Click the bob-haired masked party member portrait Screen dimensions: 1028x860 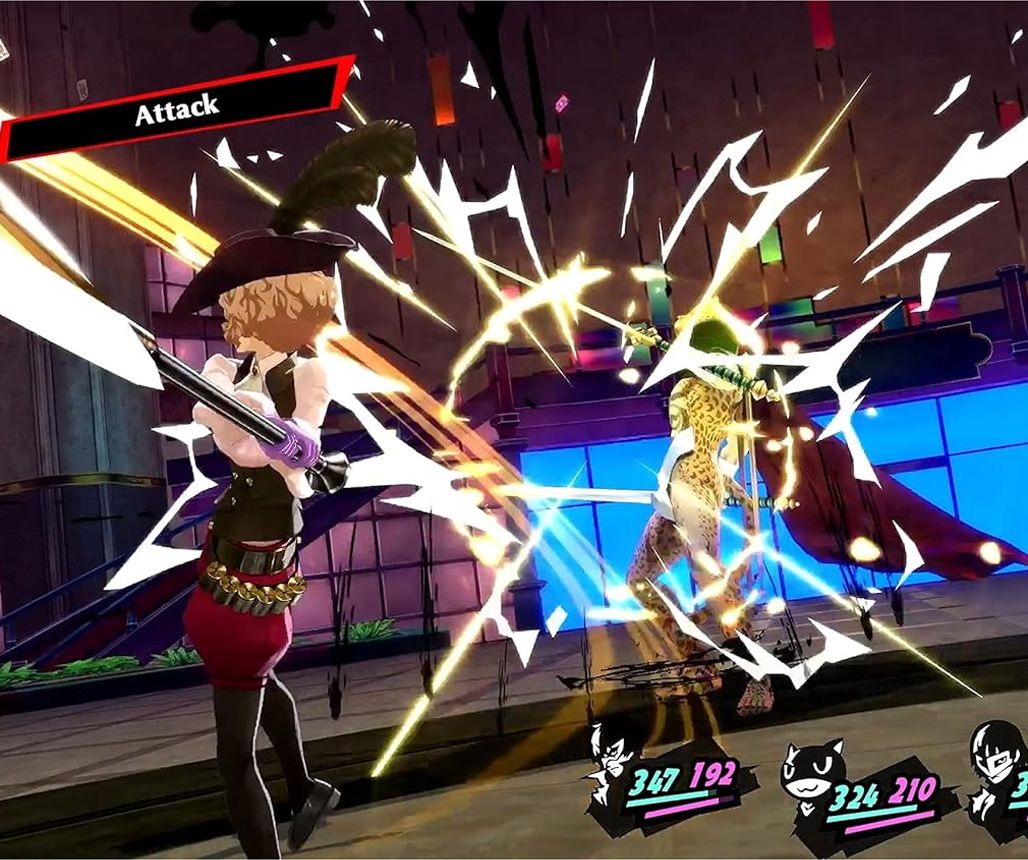(996, 768)
